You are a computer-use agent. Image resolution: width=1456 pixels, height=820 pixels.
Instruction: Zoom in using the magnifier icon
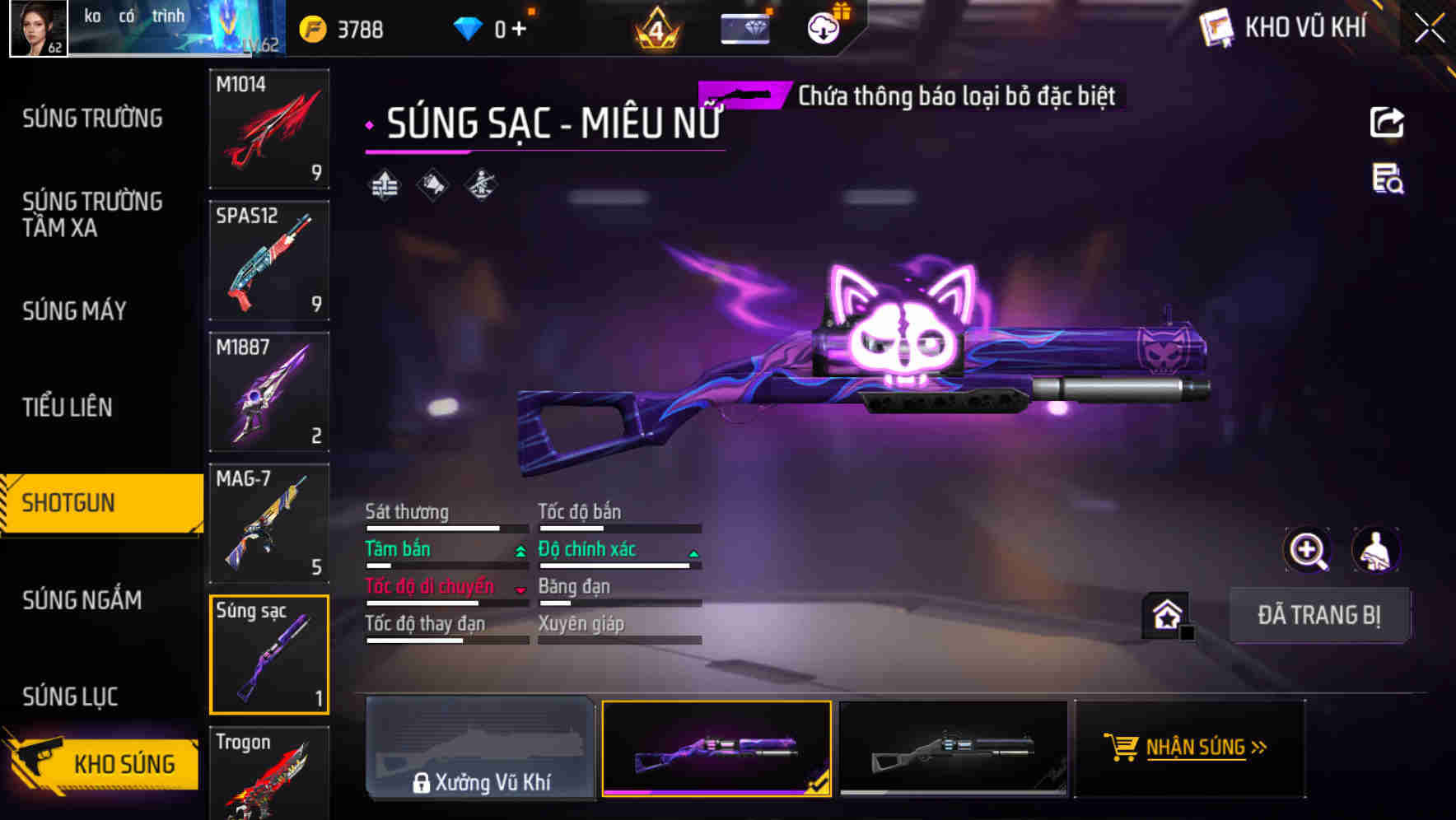1308,550
